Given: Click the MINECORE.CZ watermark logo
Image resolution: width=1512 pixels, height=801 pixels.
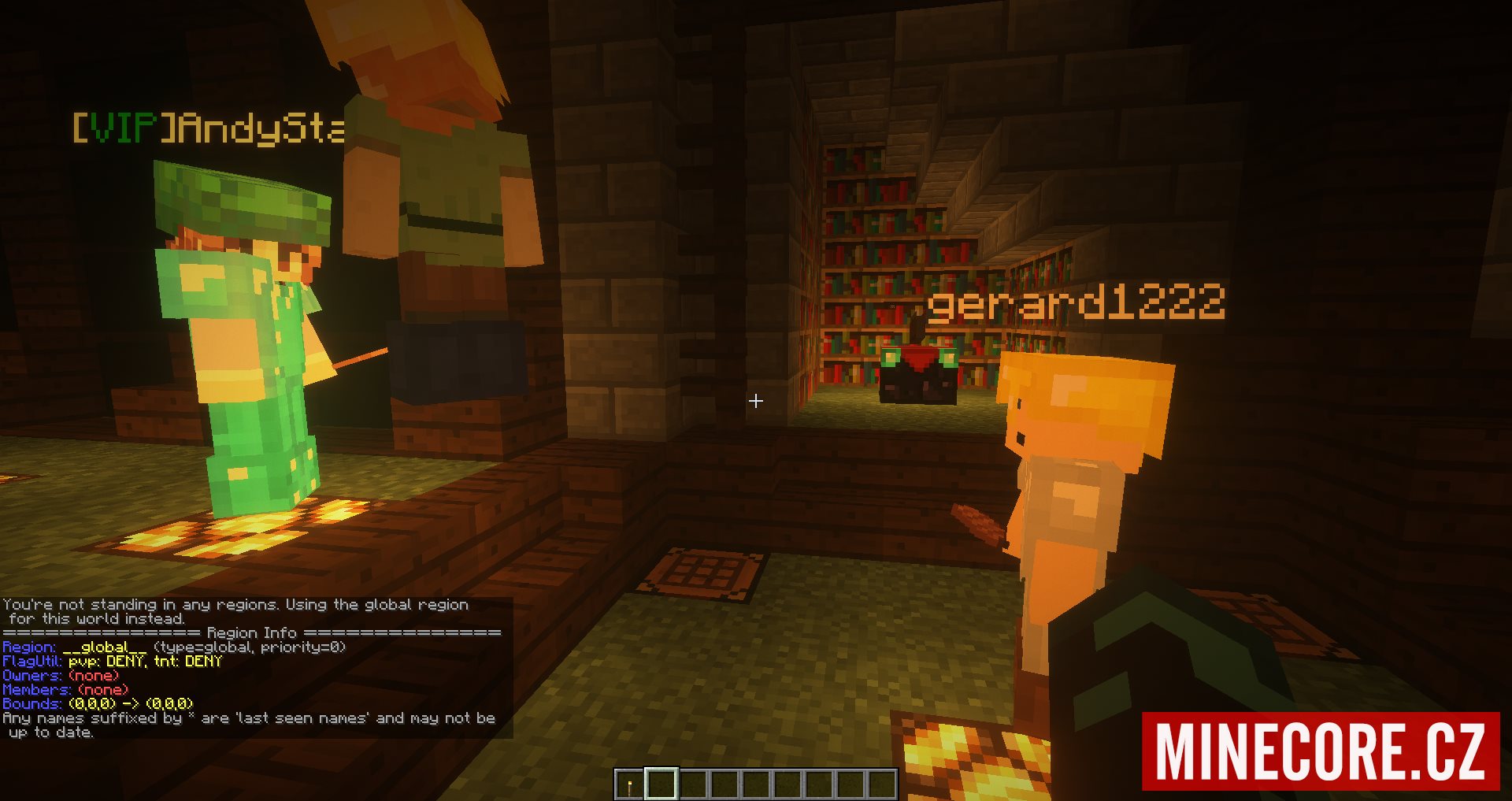Looking at the screenshot, I should 1320,751.
